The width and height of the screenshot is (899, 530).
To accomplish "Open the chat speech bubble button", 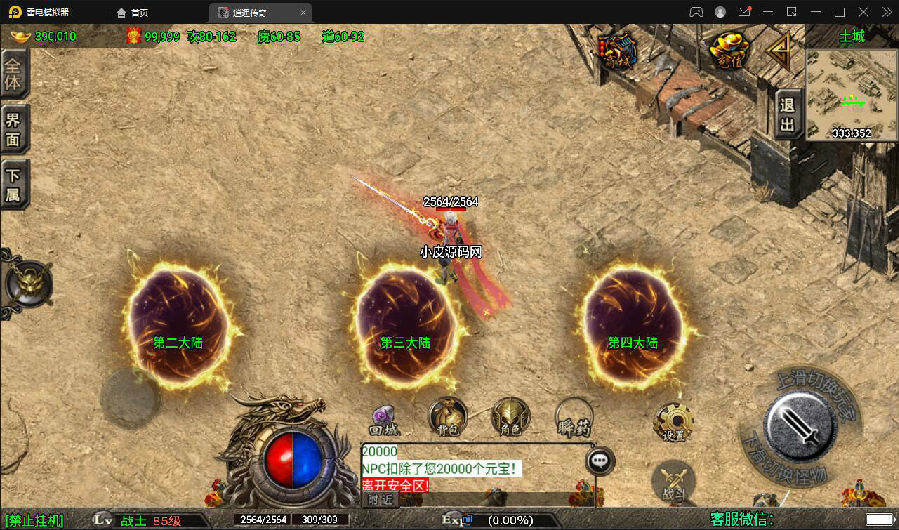I will click(x=600, y=460).
